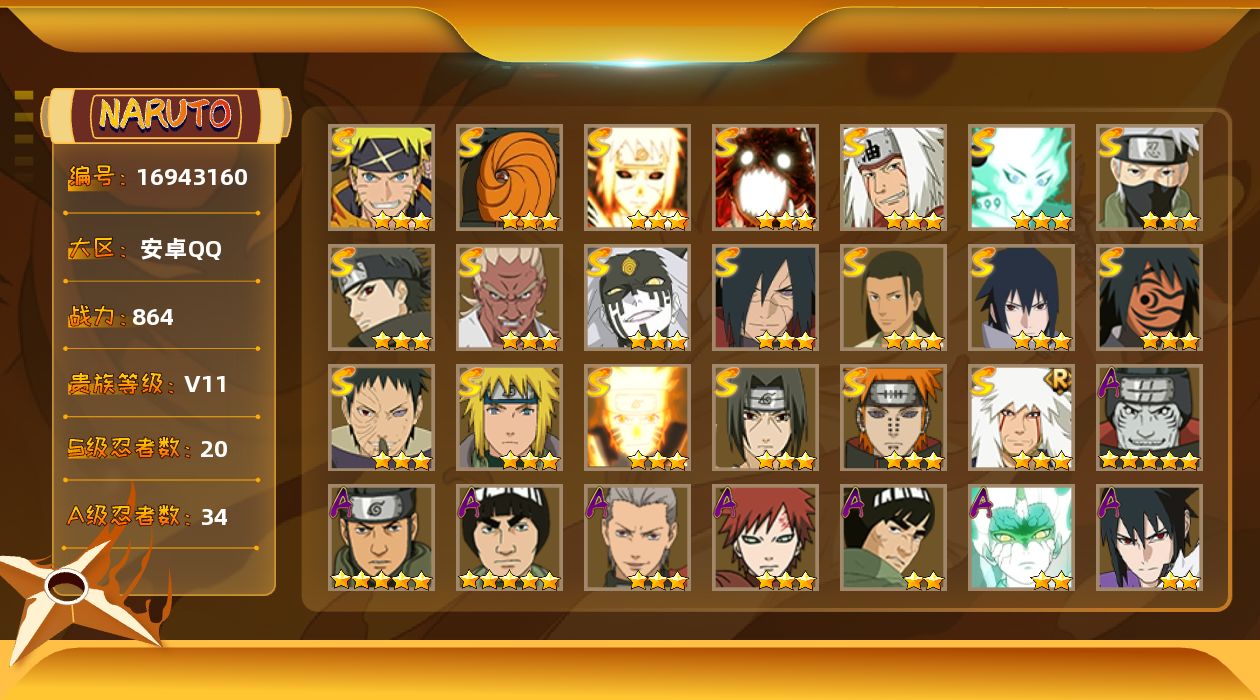Image resolution: width=1260 pixels, height=700 pixels.
Task: Pick the Fourth Raikage ninja card
Action: click(509, 298)
